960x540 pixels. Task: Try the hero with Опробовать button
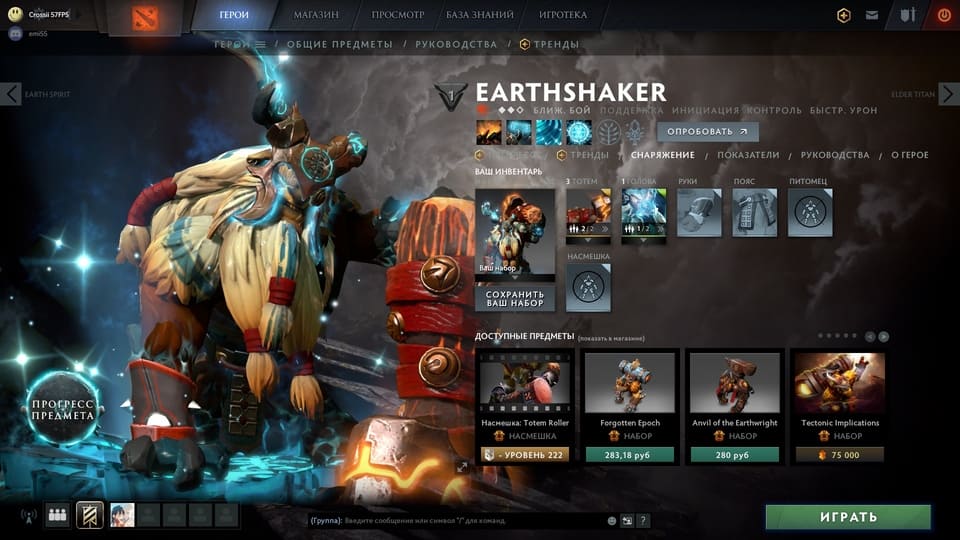(707, 132)
